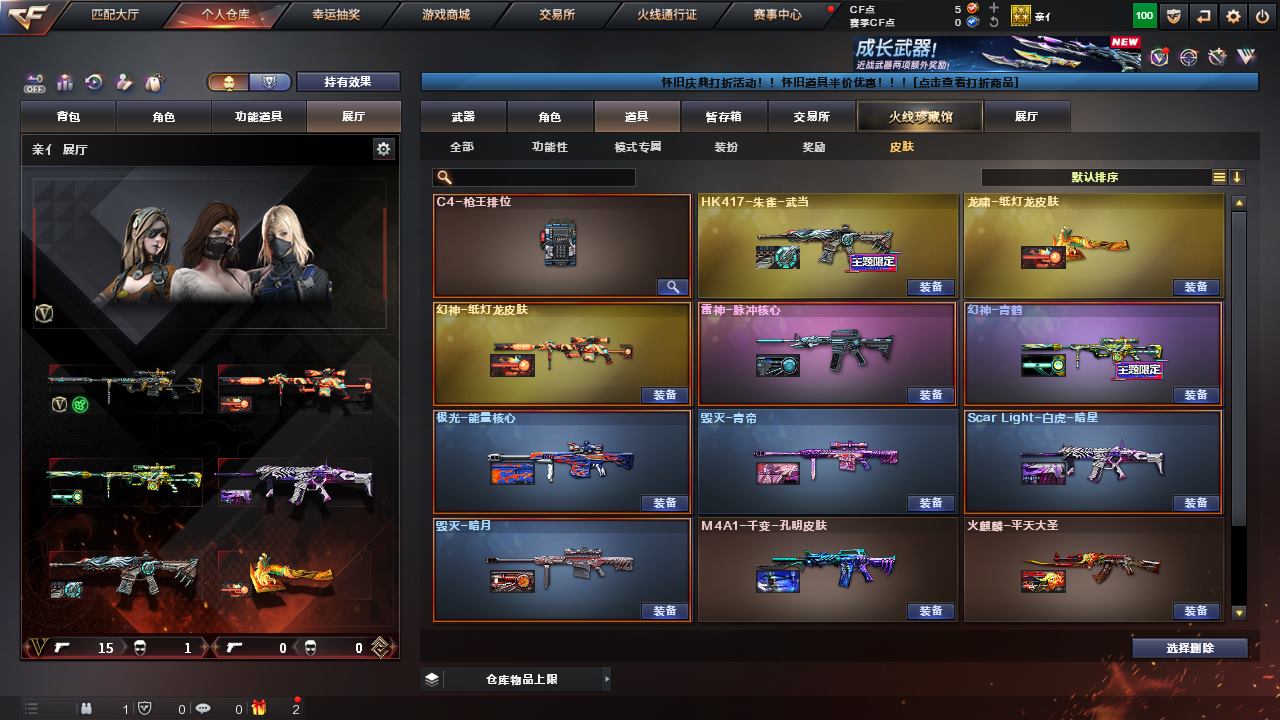
Task: Filter items by 装扮 costumes
Action: [726, 147]
